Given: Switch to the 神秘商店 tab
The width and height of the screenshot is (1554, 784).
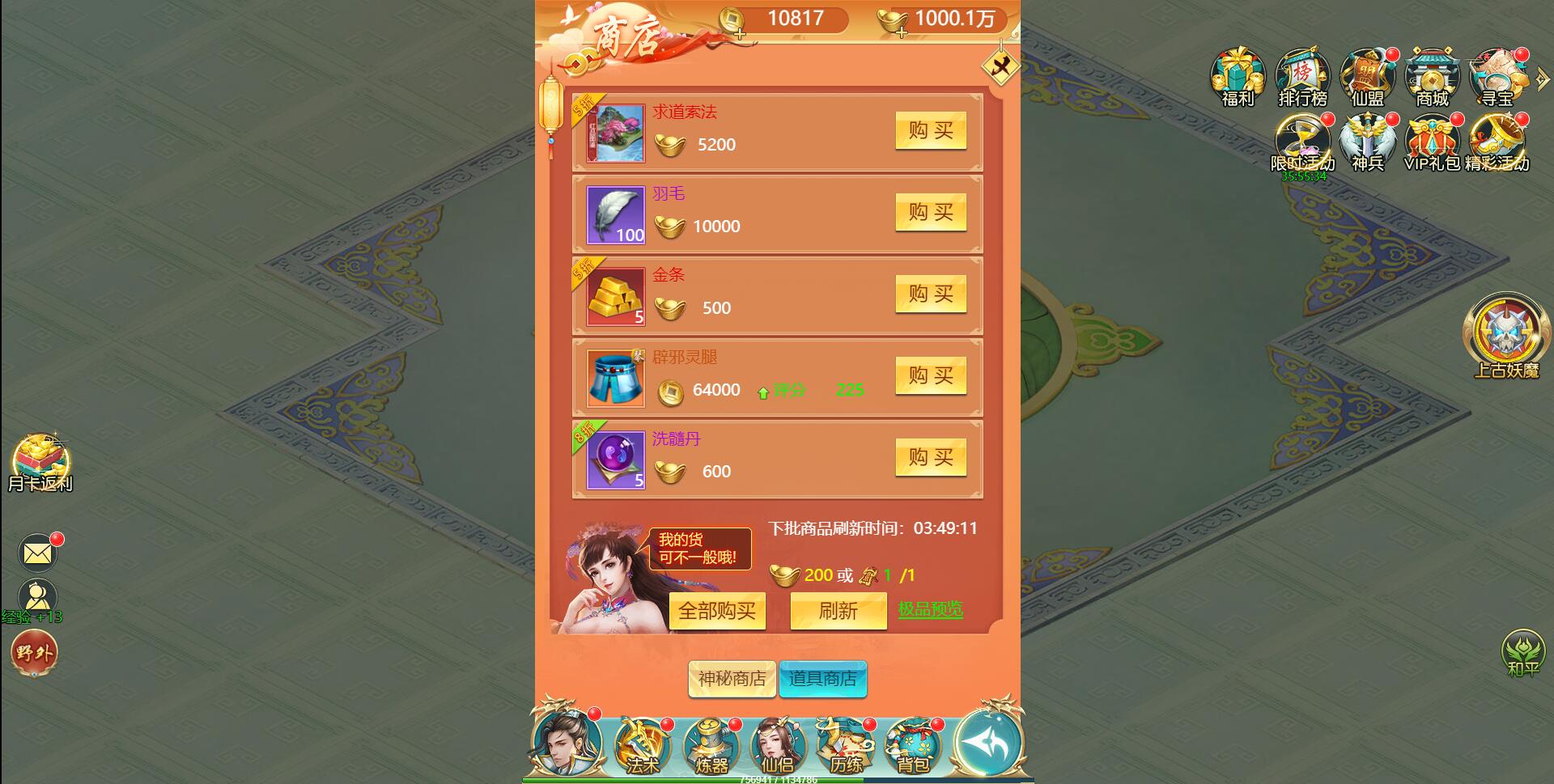Looking at the screenshot, I should coord(731,680).
